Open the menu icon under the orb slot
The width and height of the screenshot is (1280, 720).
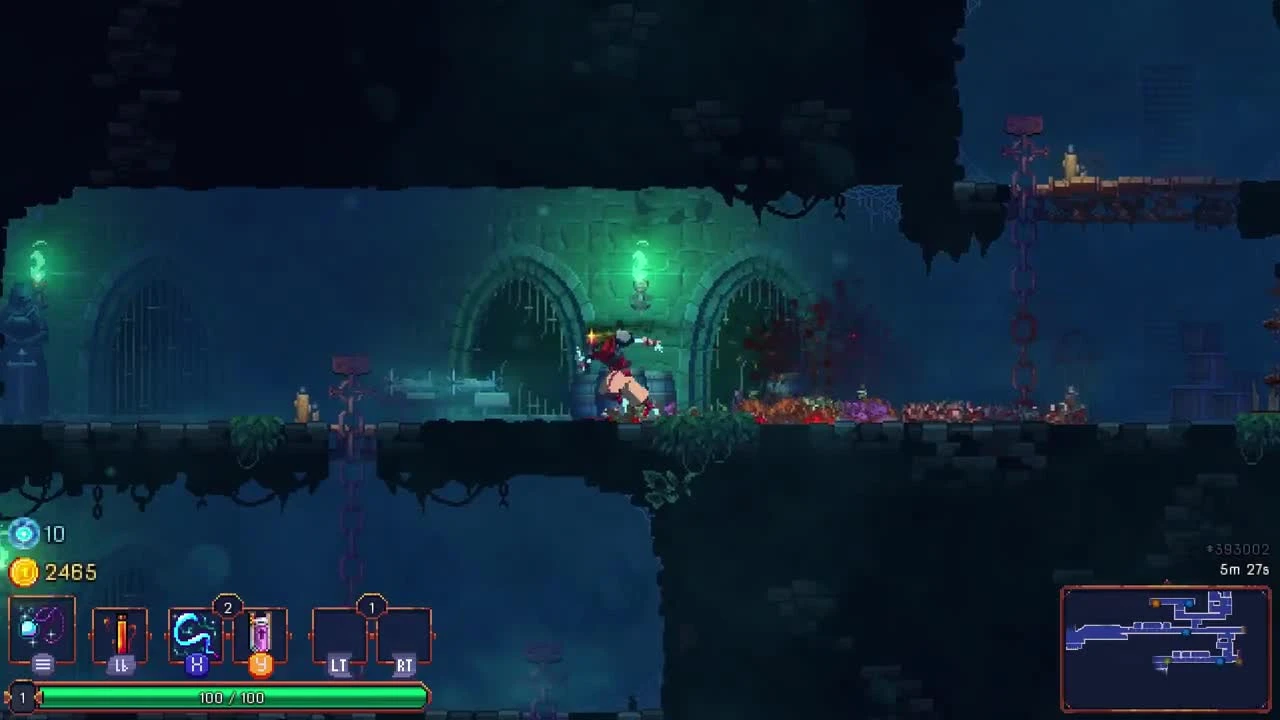42,663
